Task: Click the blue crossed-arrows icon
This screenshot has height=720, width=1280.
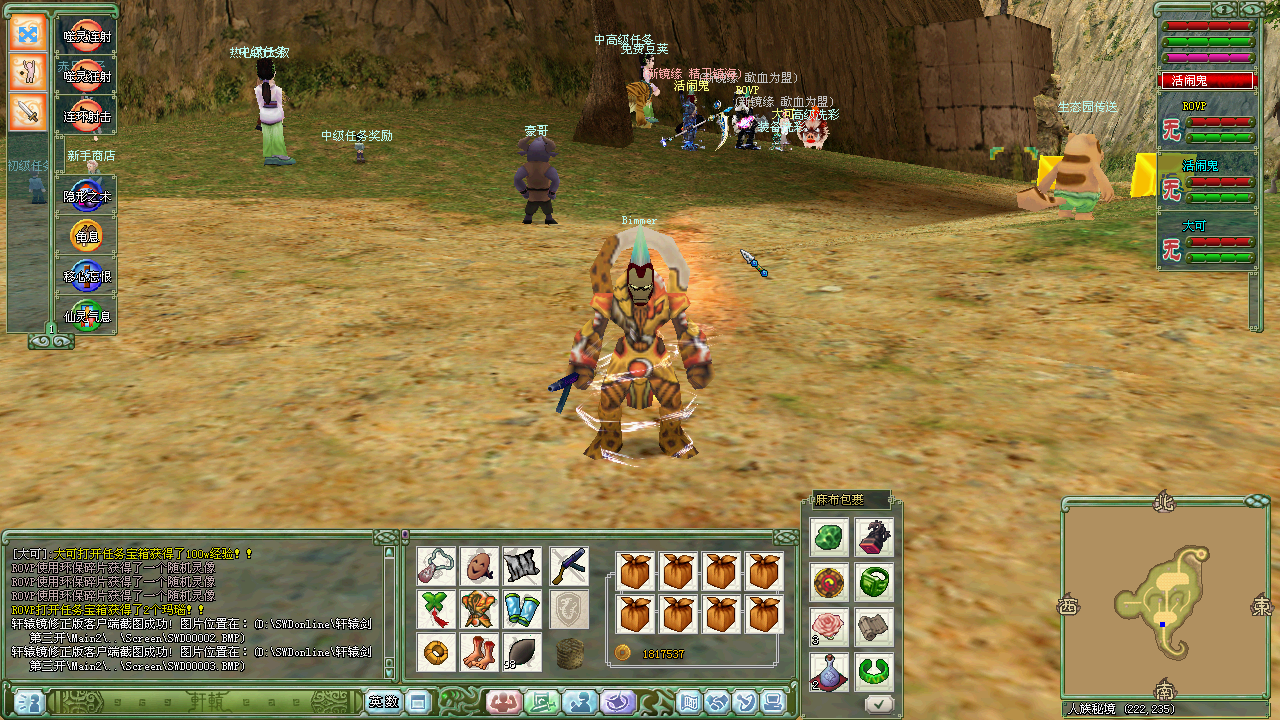Action: click(28, 32)
